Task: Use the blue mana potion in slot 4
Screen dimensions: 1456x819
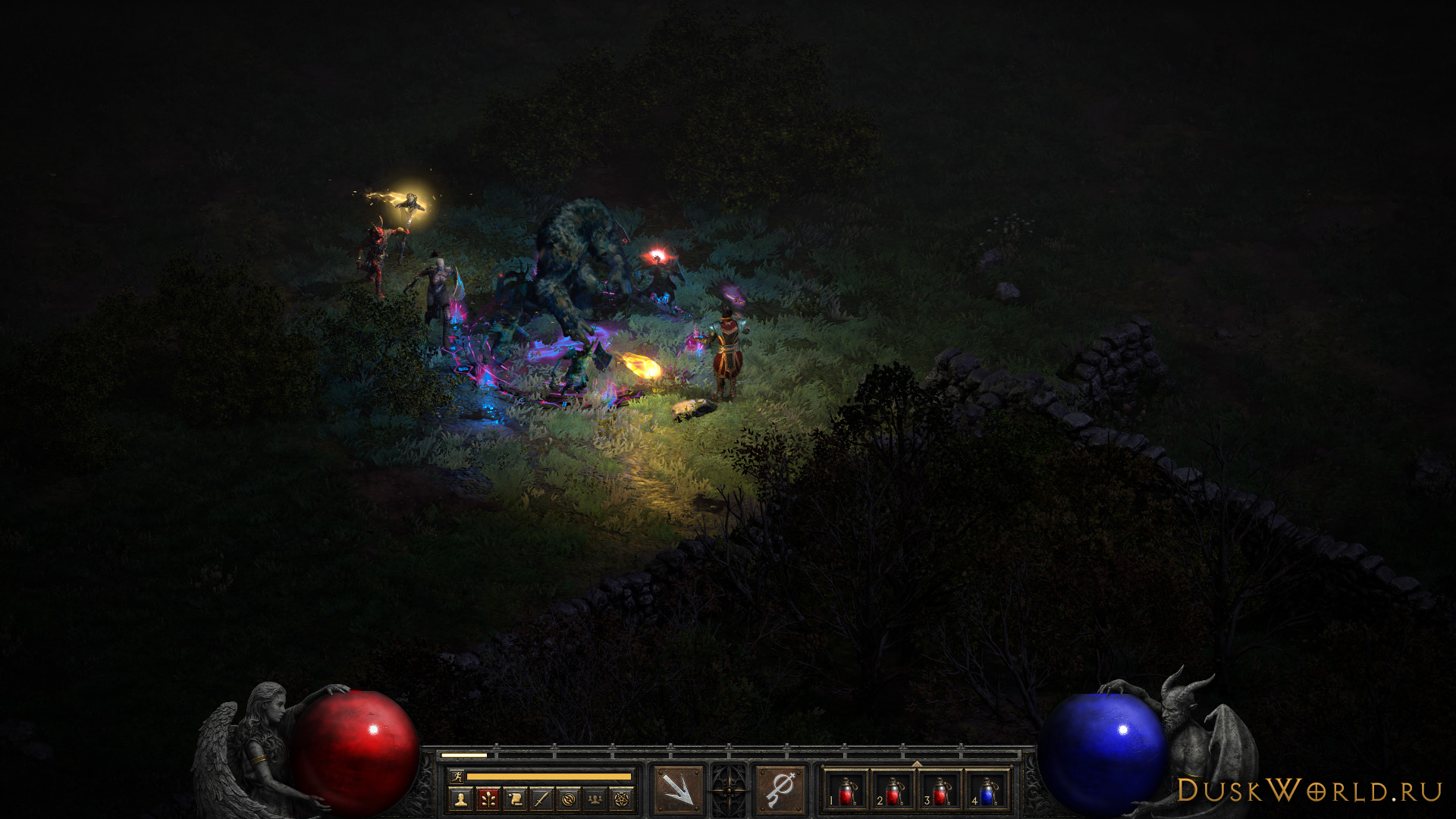Action: tap(987, 792)
